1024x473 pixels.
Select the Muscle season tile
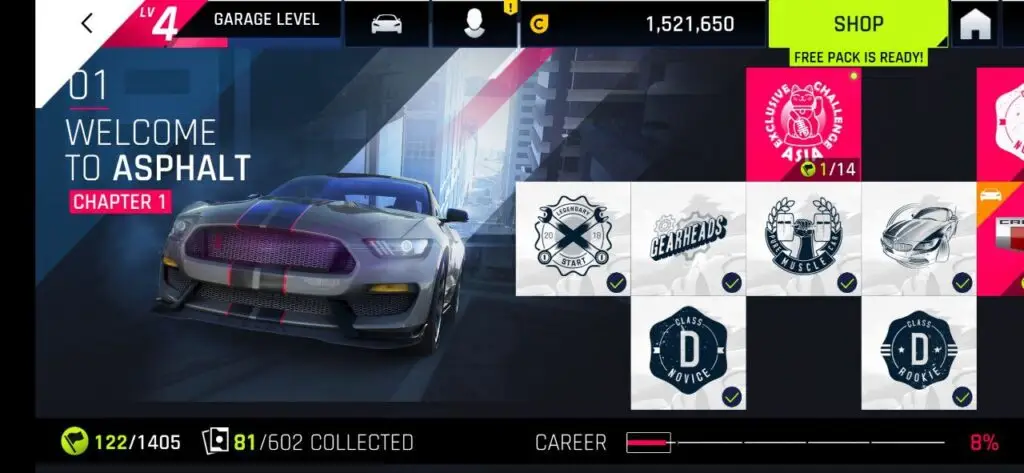[803, 238]
